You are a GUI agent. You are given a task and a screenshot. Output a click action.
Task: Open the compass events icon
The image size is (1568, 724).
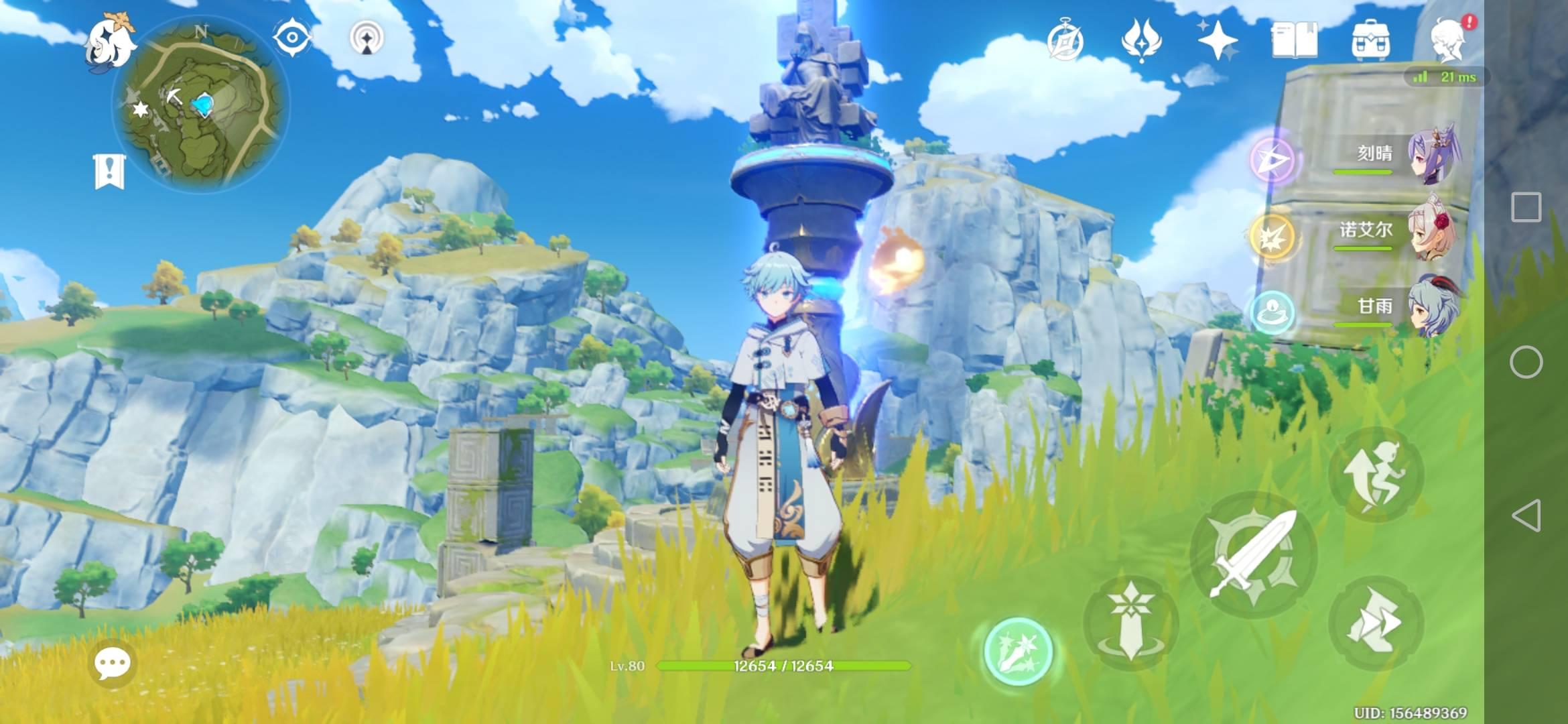point(1065,42)
